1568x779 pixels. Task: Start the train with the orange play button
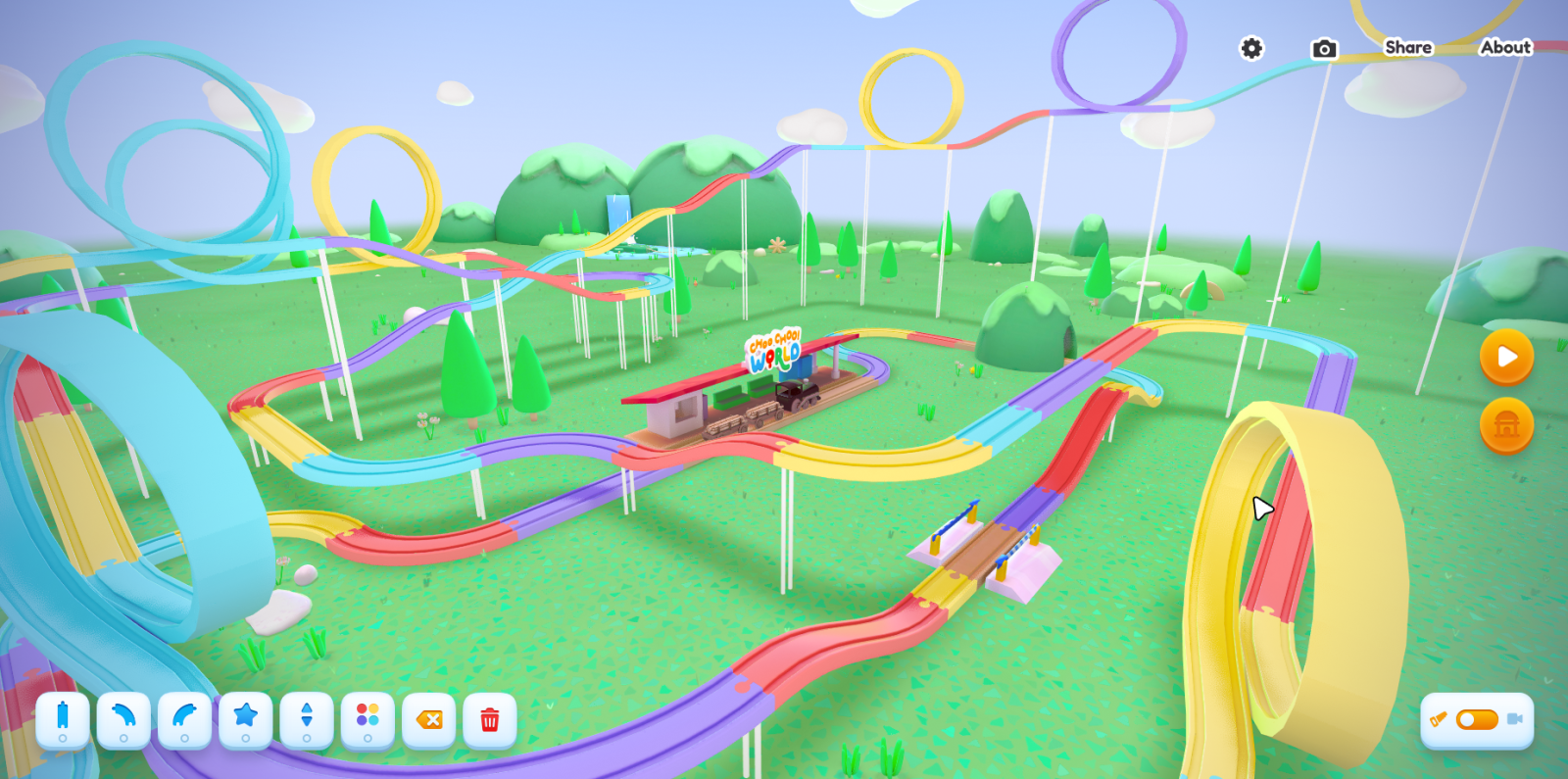coord(1506,357)
